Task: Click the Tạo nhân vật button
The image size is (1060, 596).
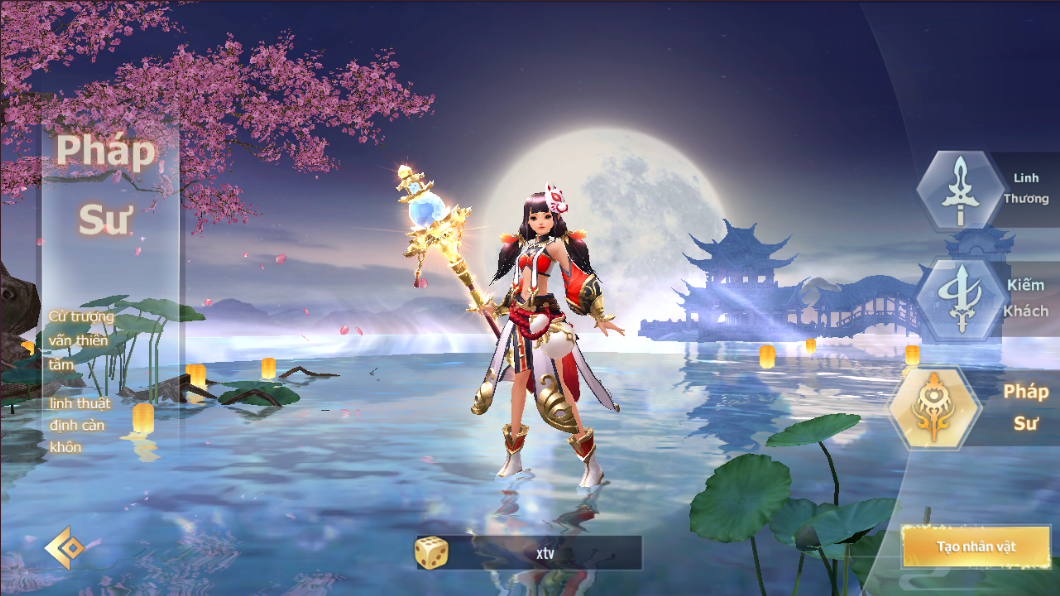Action: (975, 547)
